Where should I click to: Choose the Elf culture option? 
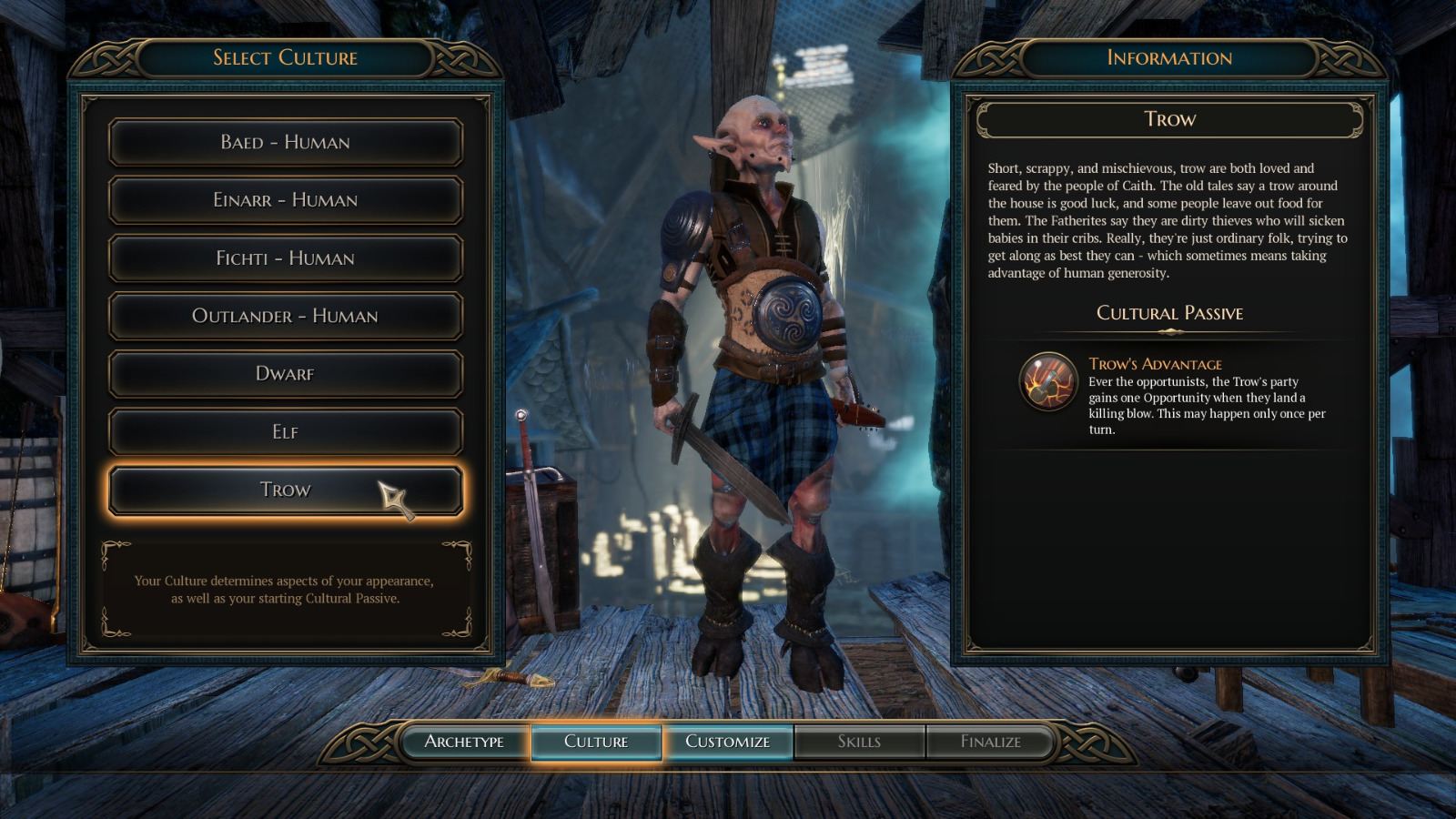[285, 431]
